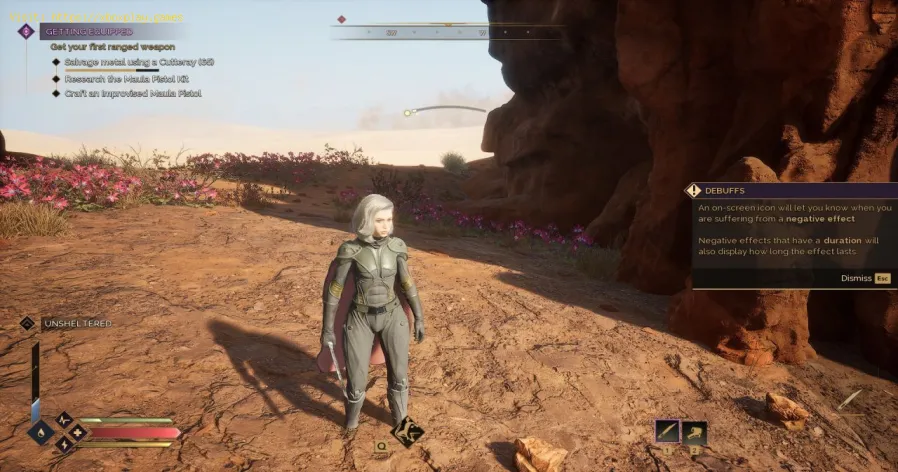Click the sheathed blade icon
Viewport: 898px width, 472px height.
[x=849, y=401]
